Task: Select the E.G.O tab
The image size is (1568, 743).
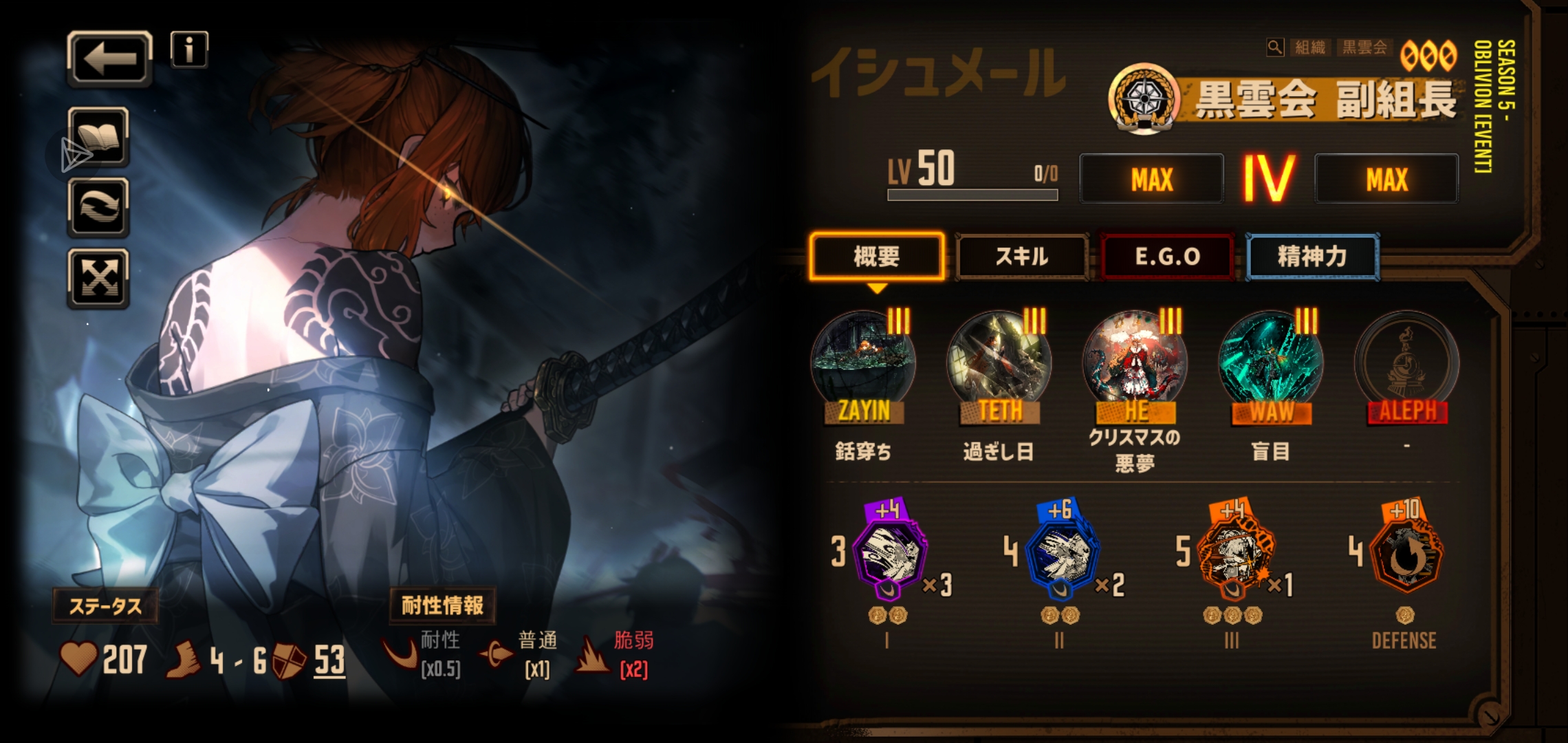Action: coord(1167,257)
